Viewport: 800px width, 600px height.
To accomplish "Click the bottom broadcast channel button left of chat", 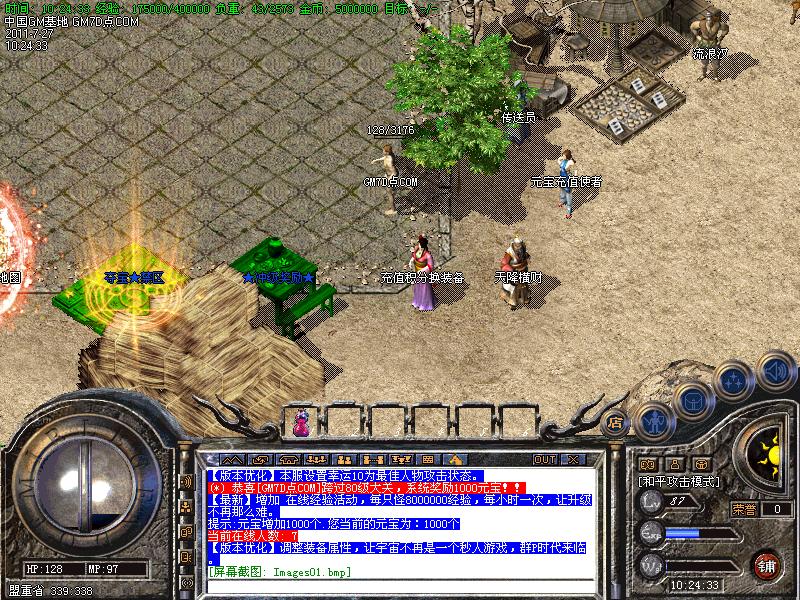I will 186,581.
